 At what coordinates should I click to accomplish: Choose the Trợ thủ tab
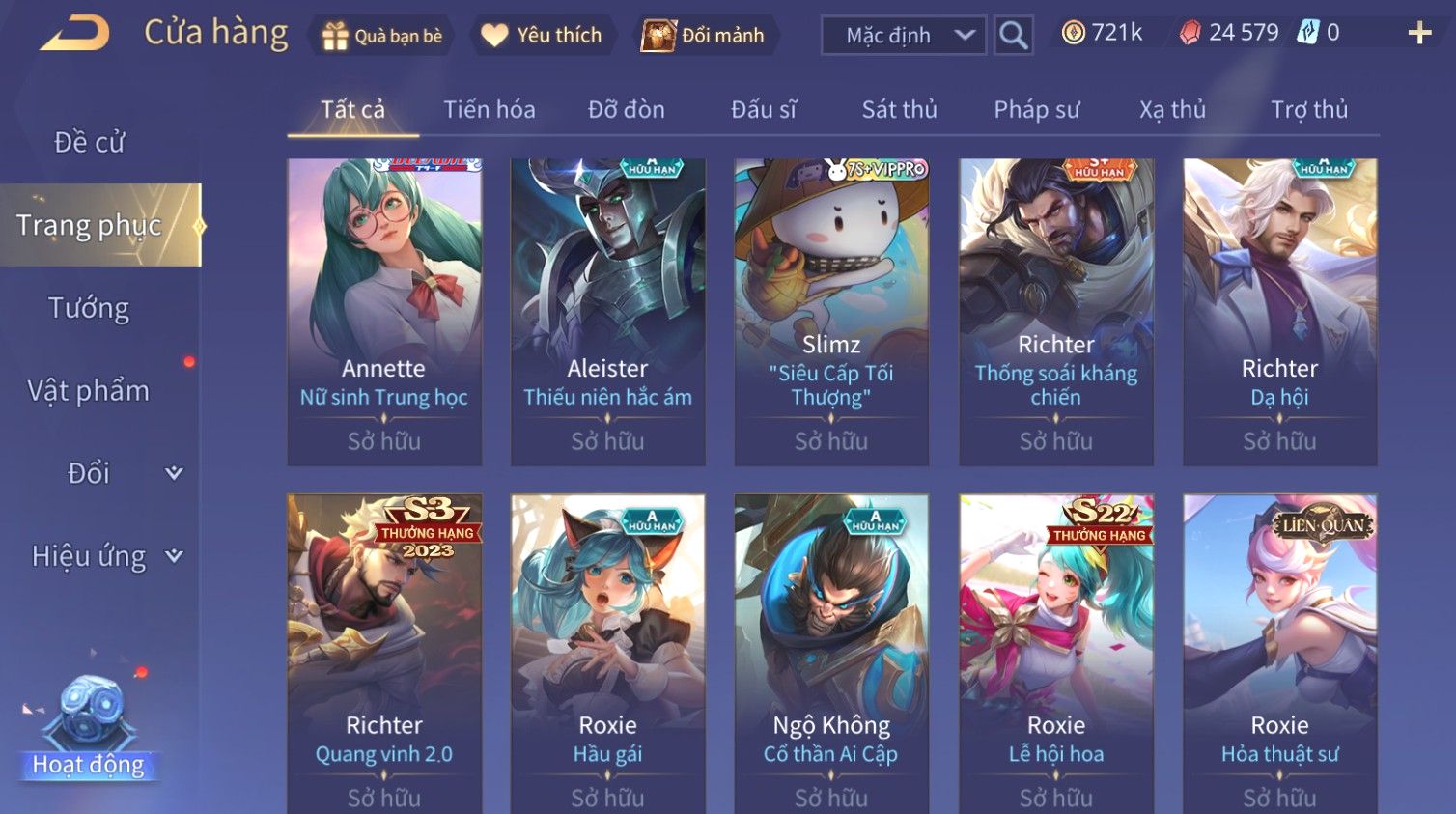[x=1308, y=110]
